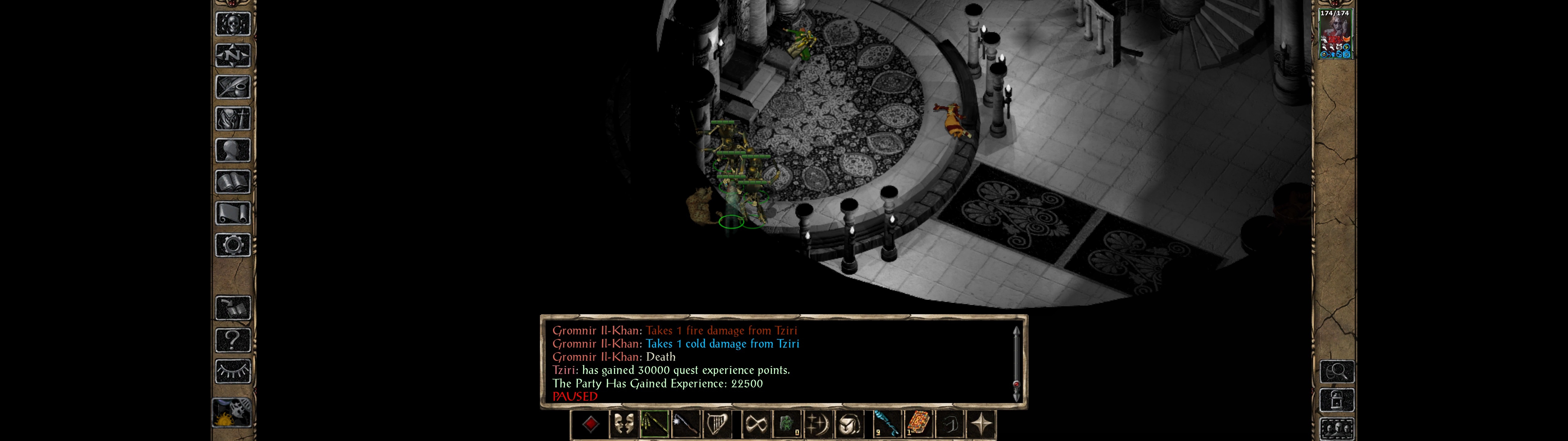Activate the harp bard song button
This screenshot has height=441, width=1568.
click(718, 424)
